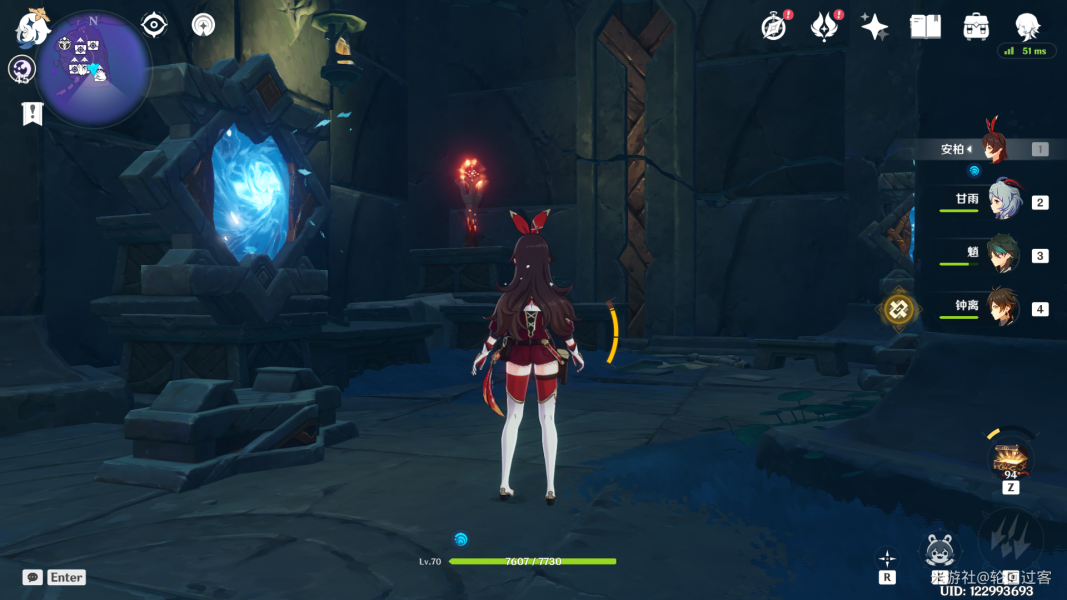Open the map from the circular minimap
1067x600 pixels.
93,68
